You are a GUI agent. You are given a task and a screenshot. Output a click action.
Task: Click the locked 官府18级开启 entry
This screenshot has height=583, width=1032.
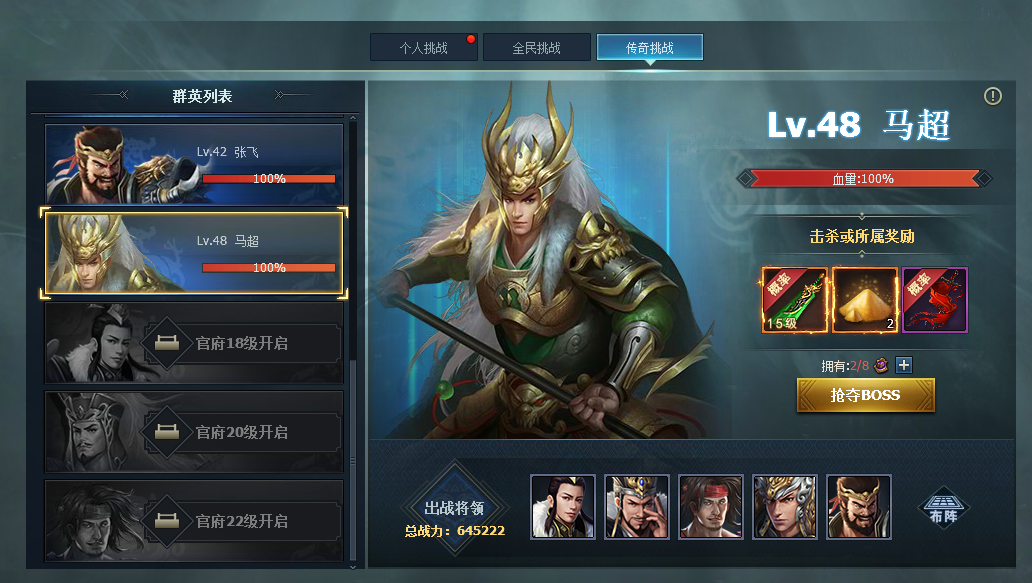coord(194,343)
